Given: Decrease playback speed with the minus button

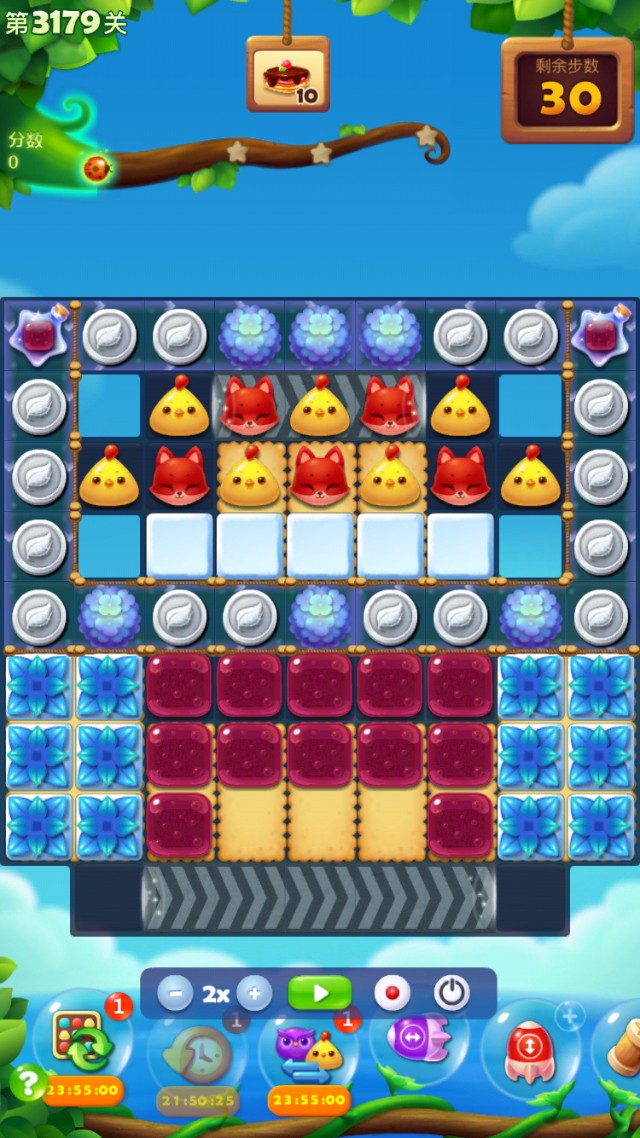Looking at the screenshot, I should (175, 994).
